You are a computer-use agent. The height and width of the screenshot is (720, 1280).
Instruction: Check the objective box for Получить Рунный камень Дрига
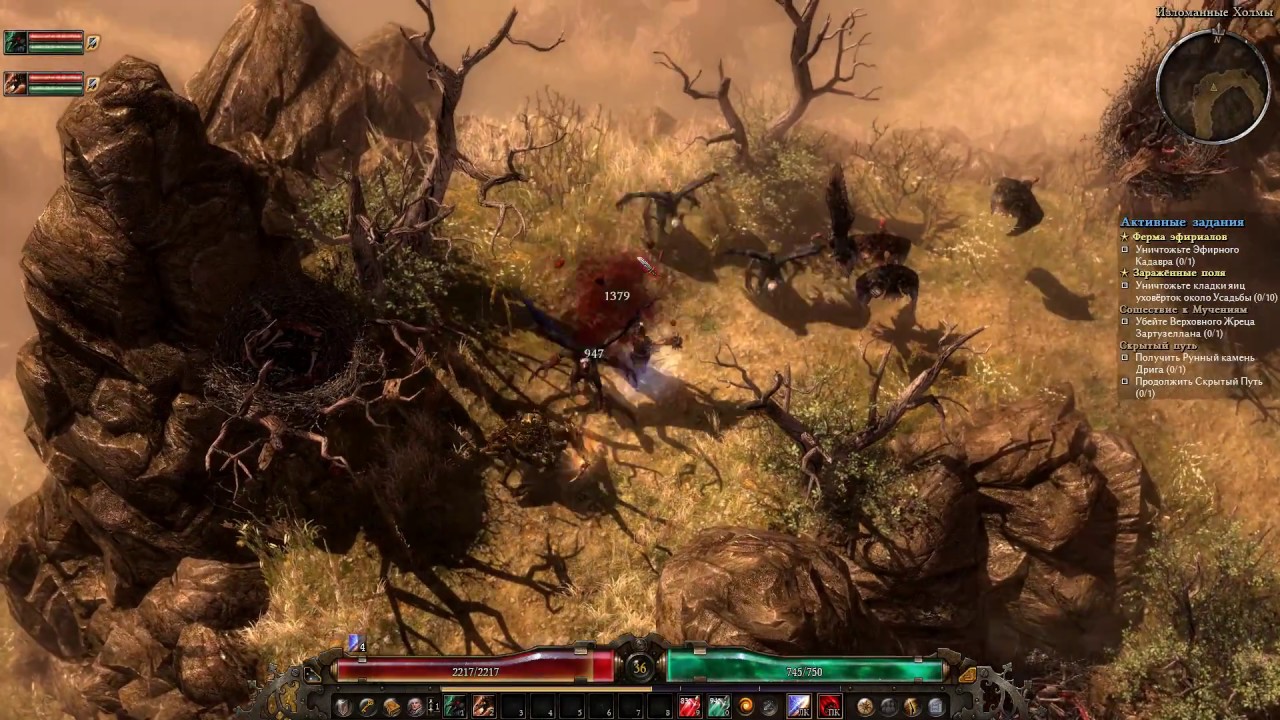click(x=1125, y=357)
